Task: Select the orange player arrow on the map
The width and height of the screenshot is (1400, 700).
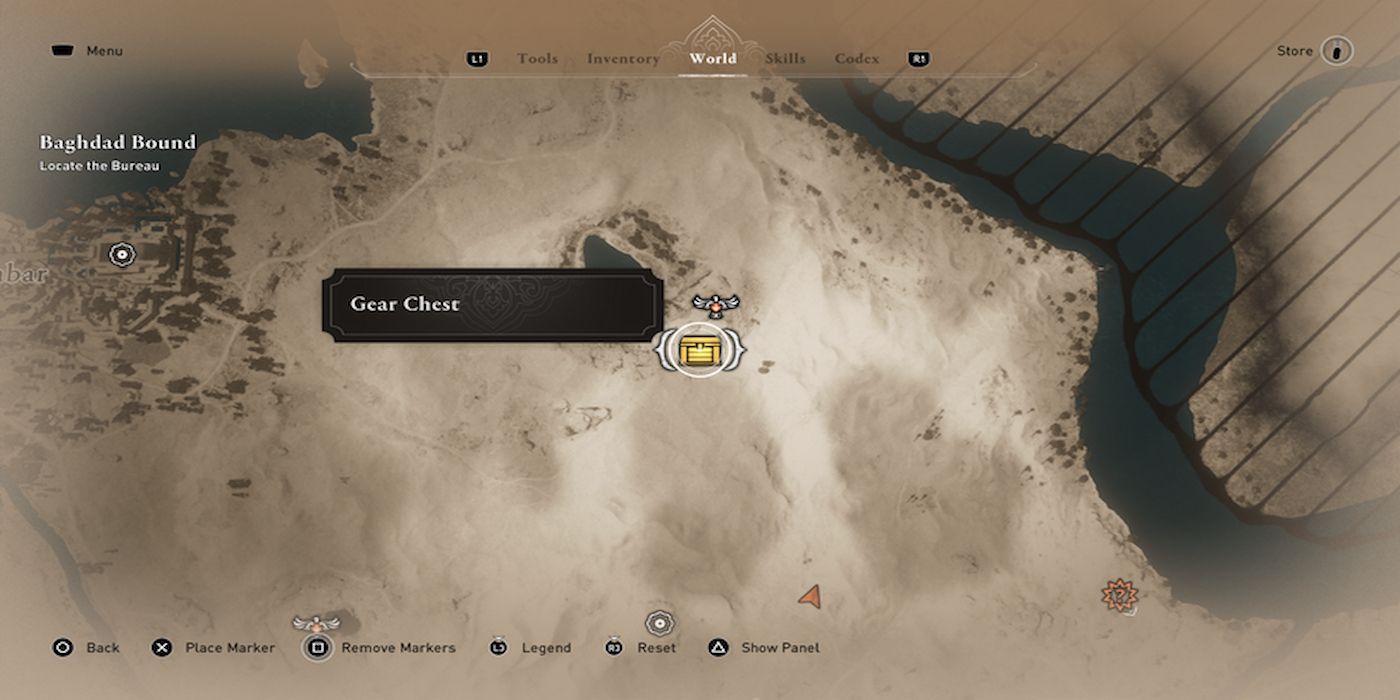Action: click(810, 597)
